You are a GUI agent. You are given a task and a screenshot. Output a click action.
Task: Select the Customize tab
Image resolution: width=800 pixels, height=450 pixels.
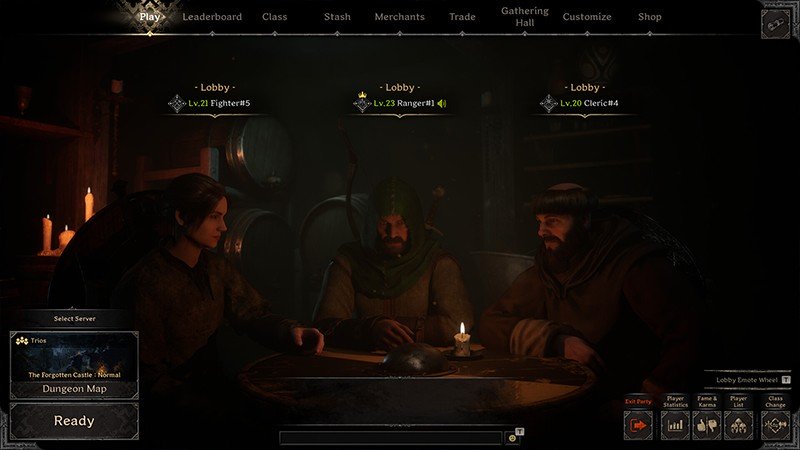(587, 17)
